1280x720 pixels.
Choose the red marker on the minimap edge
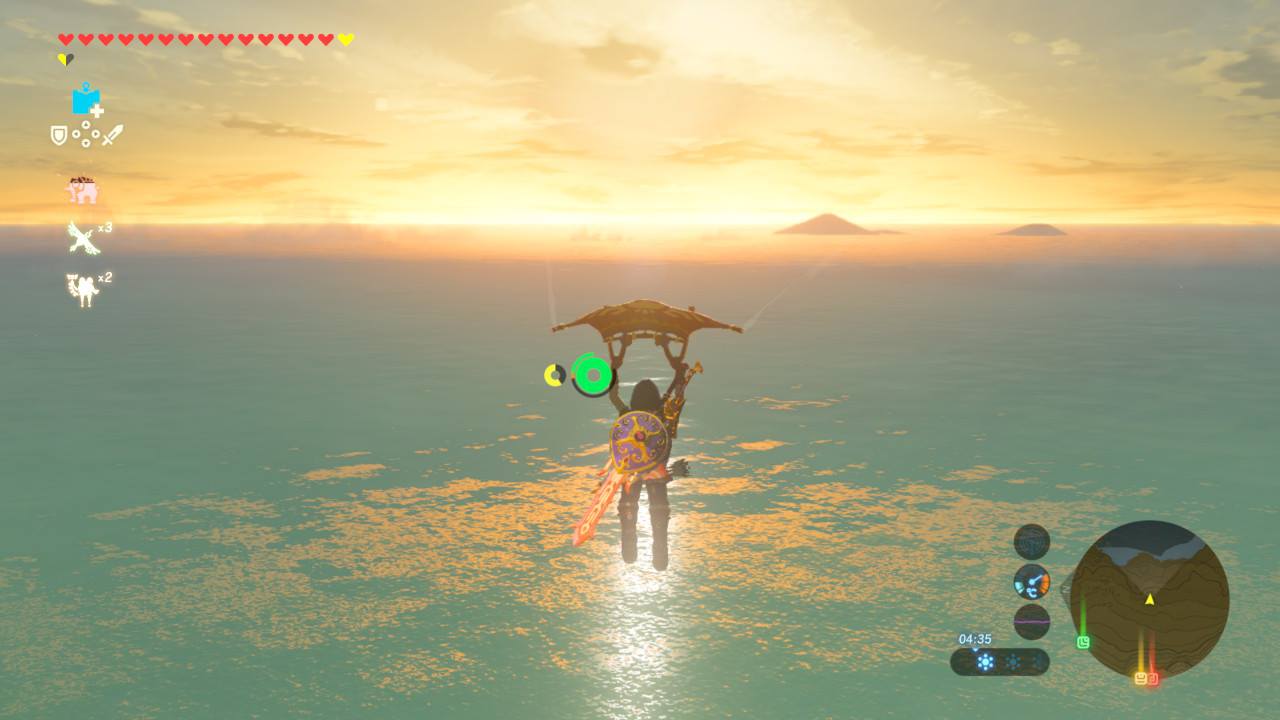coord(1153,678)
